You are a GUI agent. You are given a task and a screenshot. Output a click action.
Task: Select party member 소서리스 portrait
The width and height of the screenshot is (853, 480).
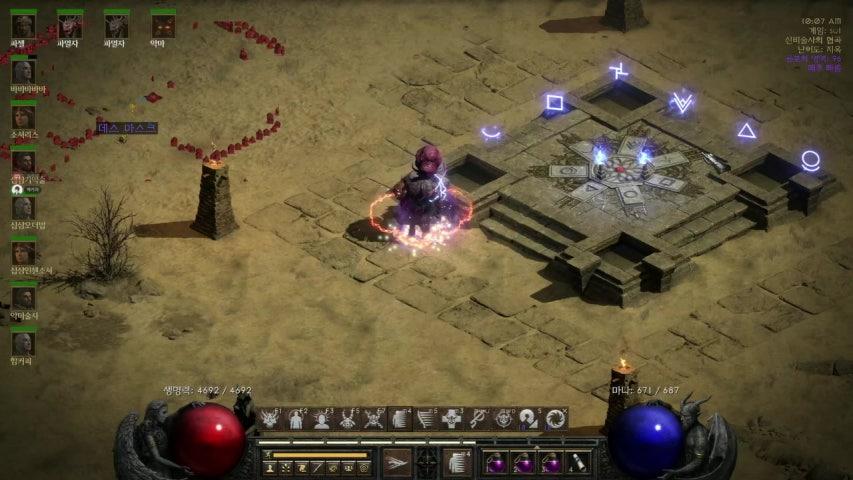pos(23,117)
